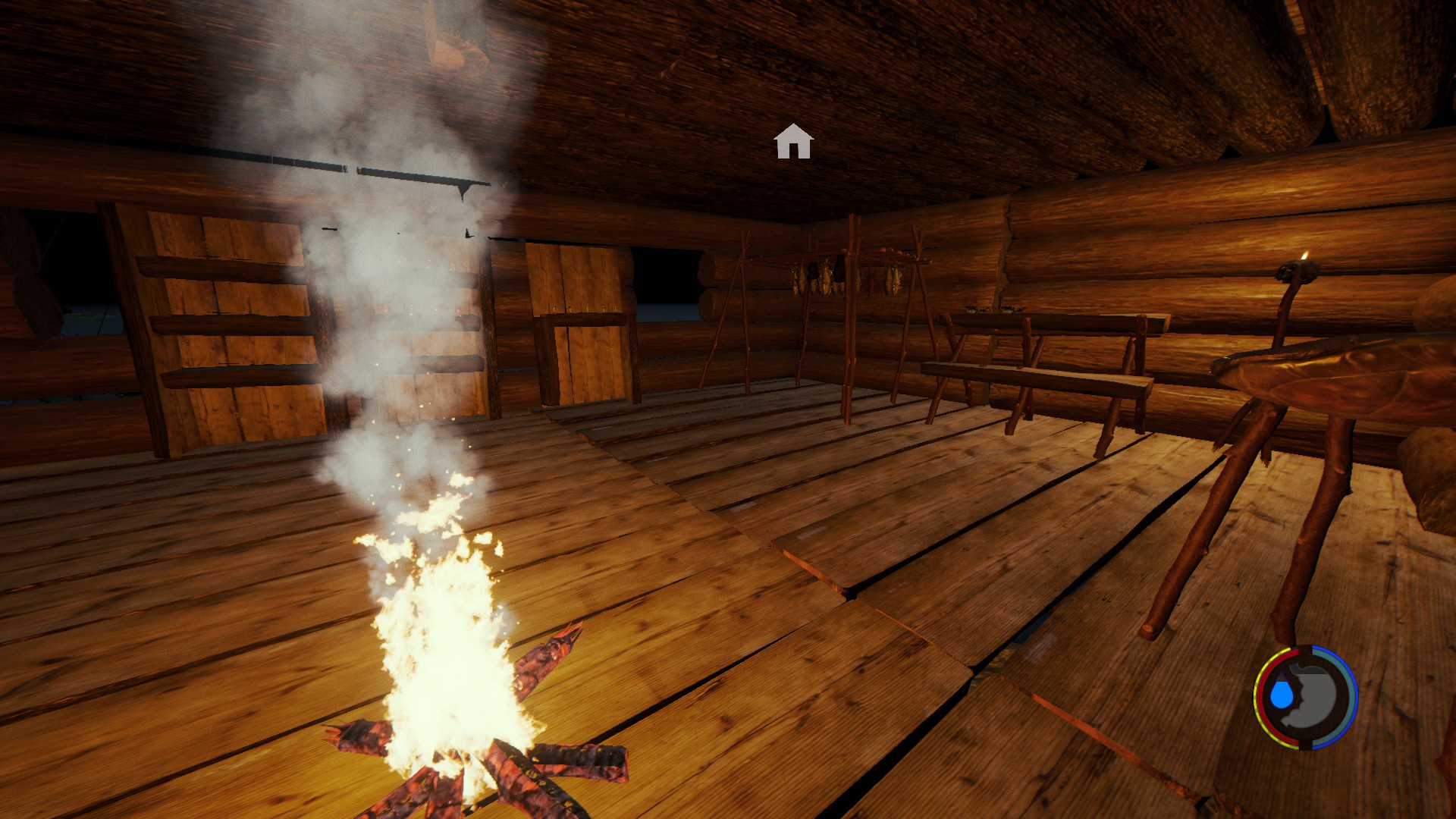
Task: Click the white home shelter marker
Action: tap(793, 142)
